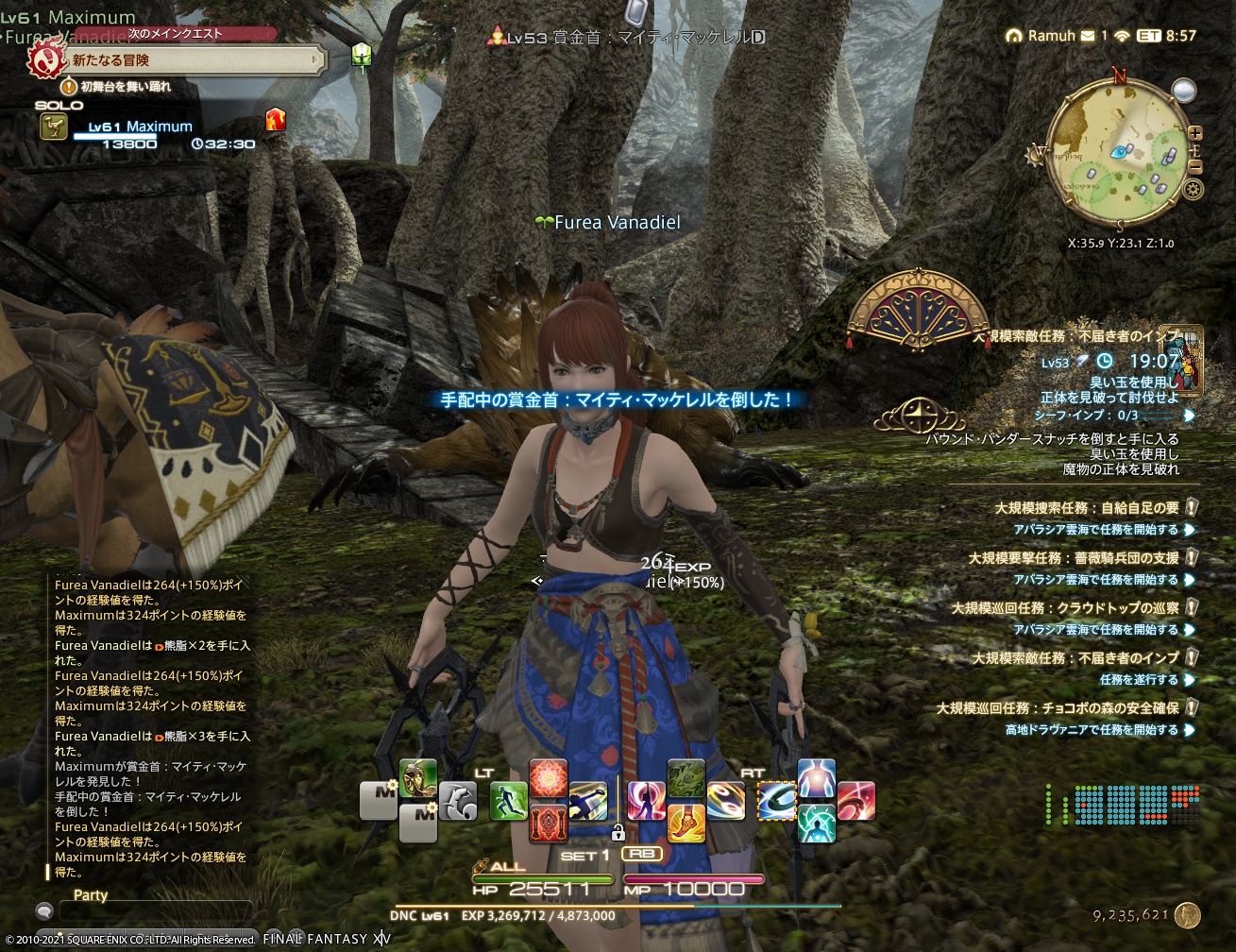Use the Curing Waltz hotbar icon
1236x952 pixels.
click(x=815, y=823)
